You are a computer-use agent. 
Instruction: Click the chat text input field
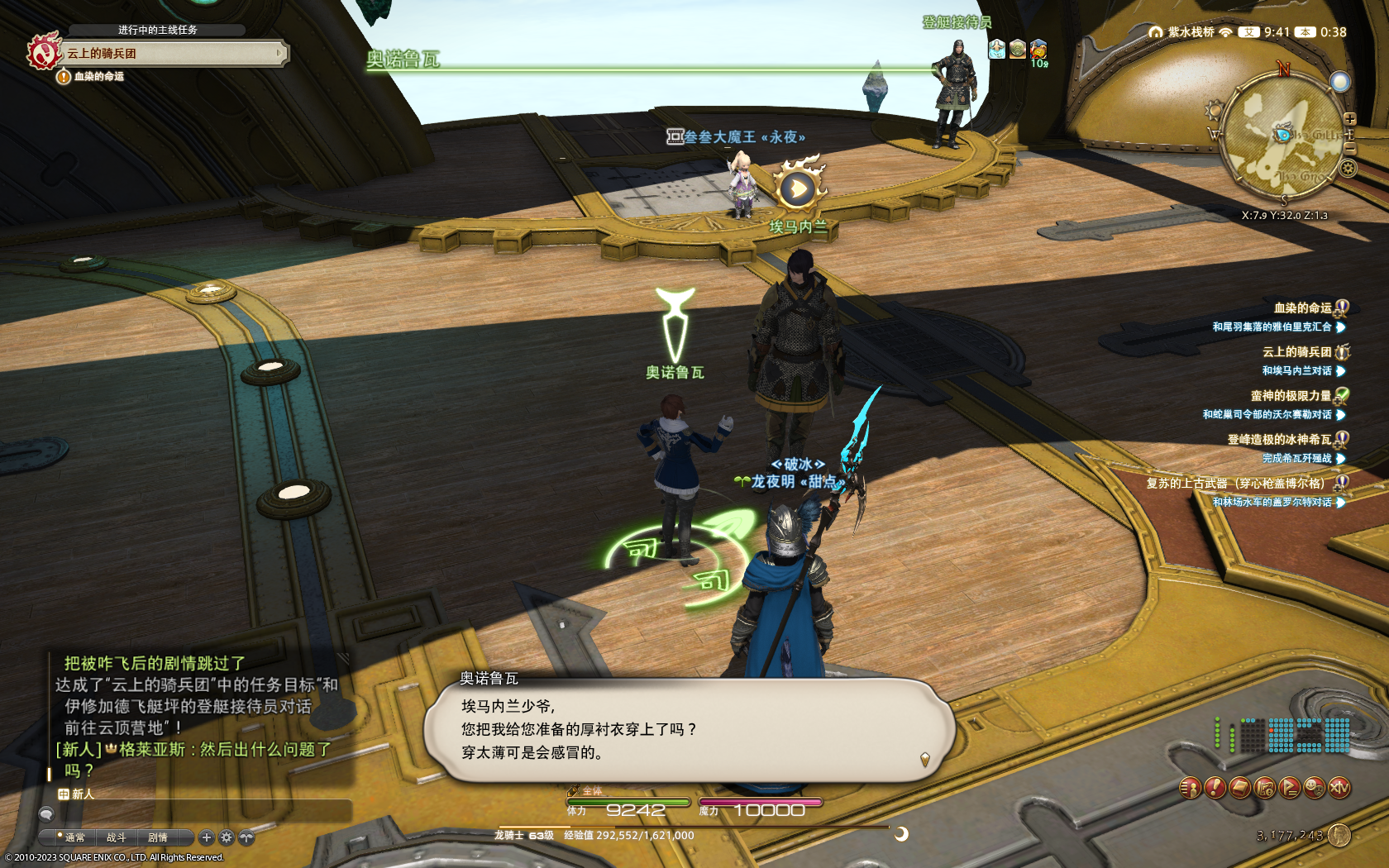198,813
